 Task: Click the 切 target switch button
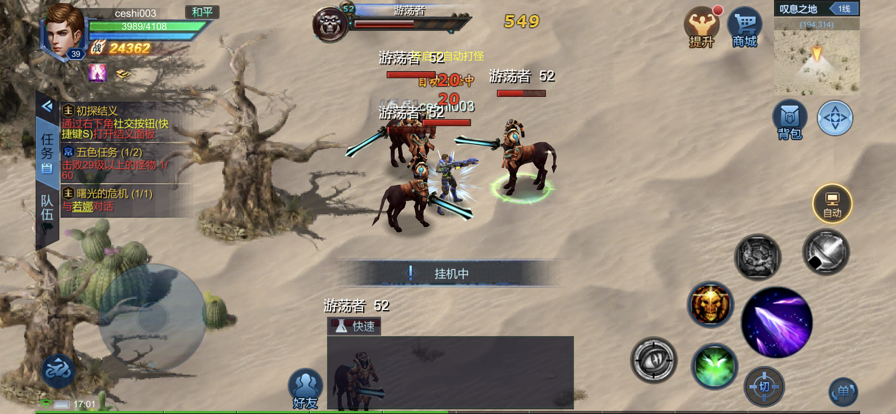tap(764, 386)
